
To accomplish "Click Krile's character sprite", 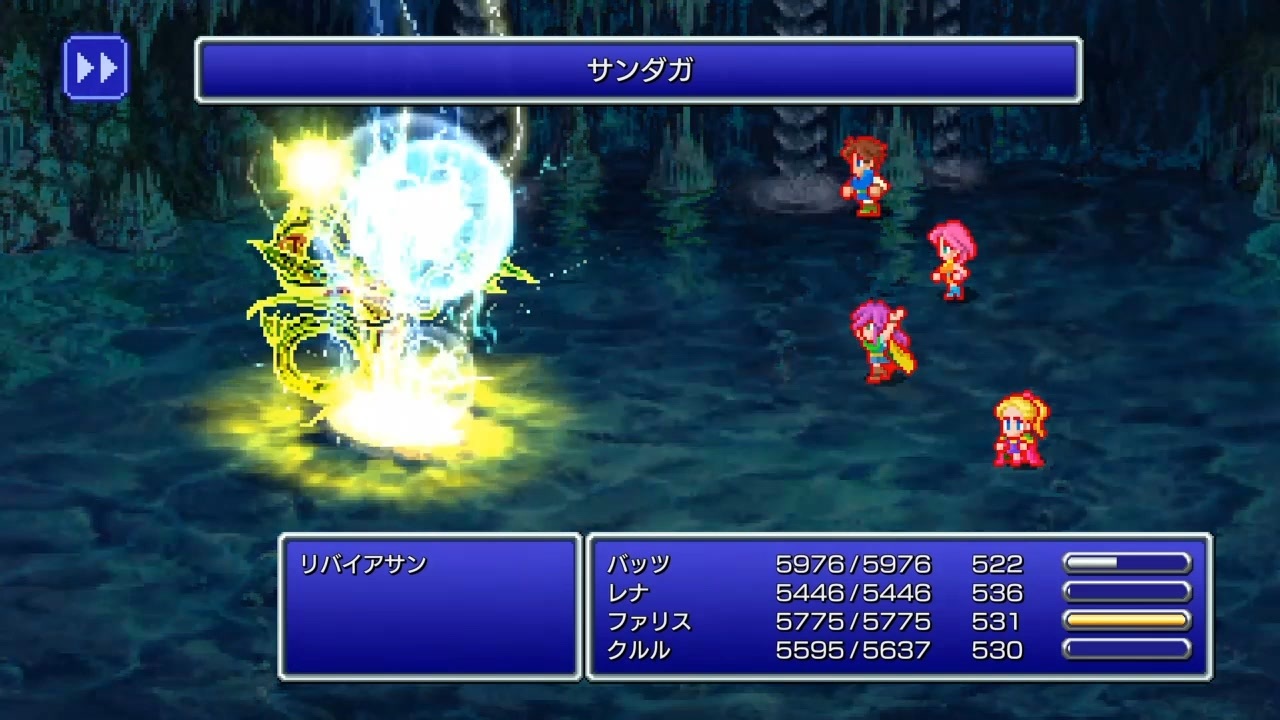I will pyautogui.click(x=1017, y=430).
